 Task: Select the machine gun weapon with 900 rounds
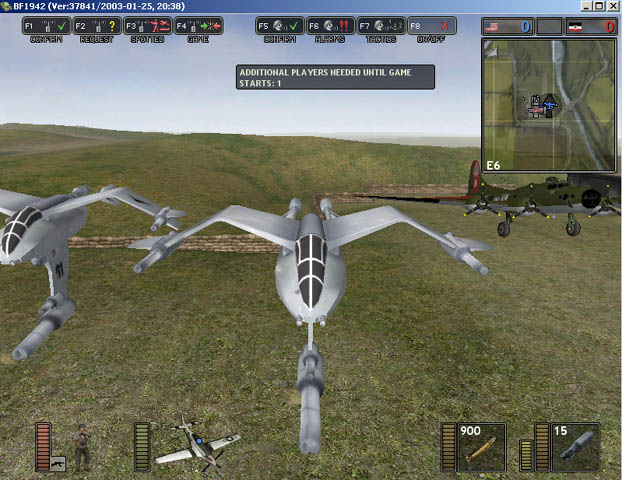coord(481,448)
